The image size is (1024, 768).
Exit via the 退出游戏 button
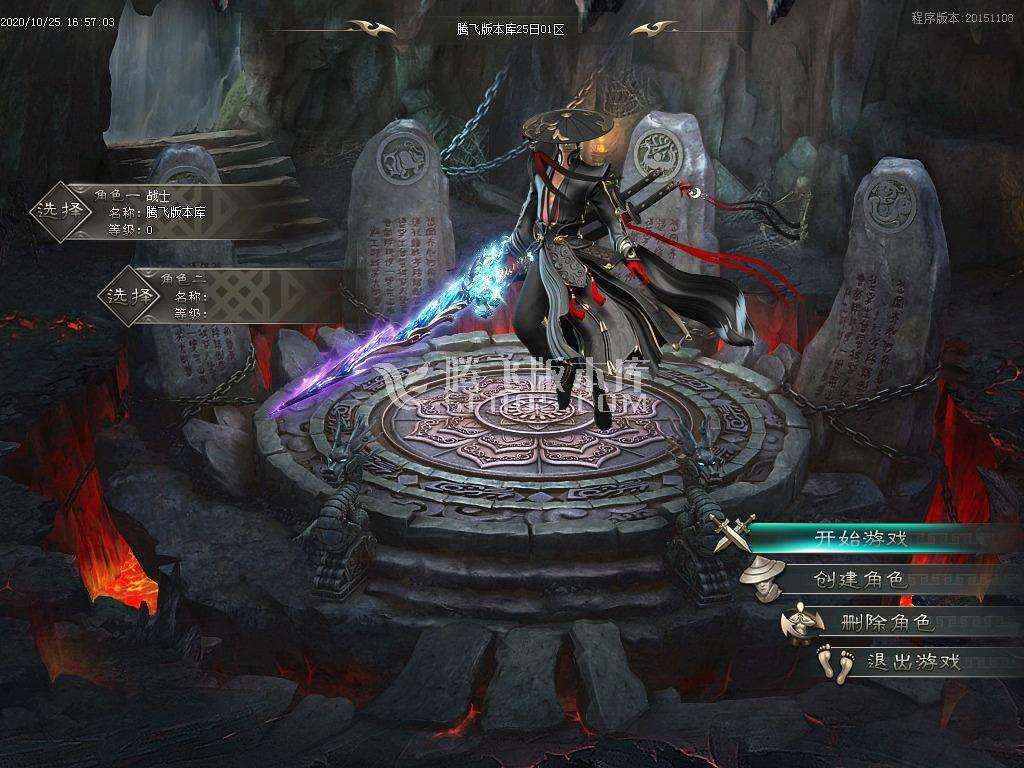913,661
